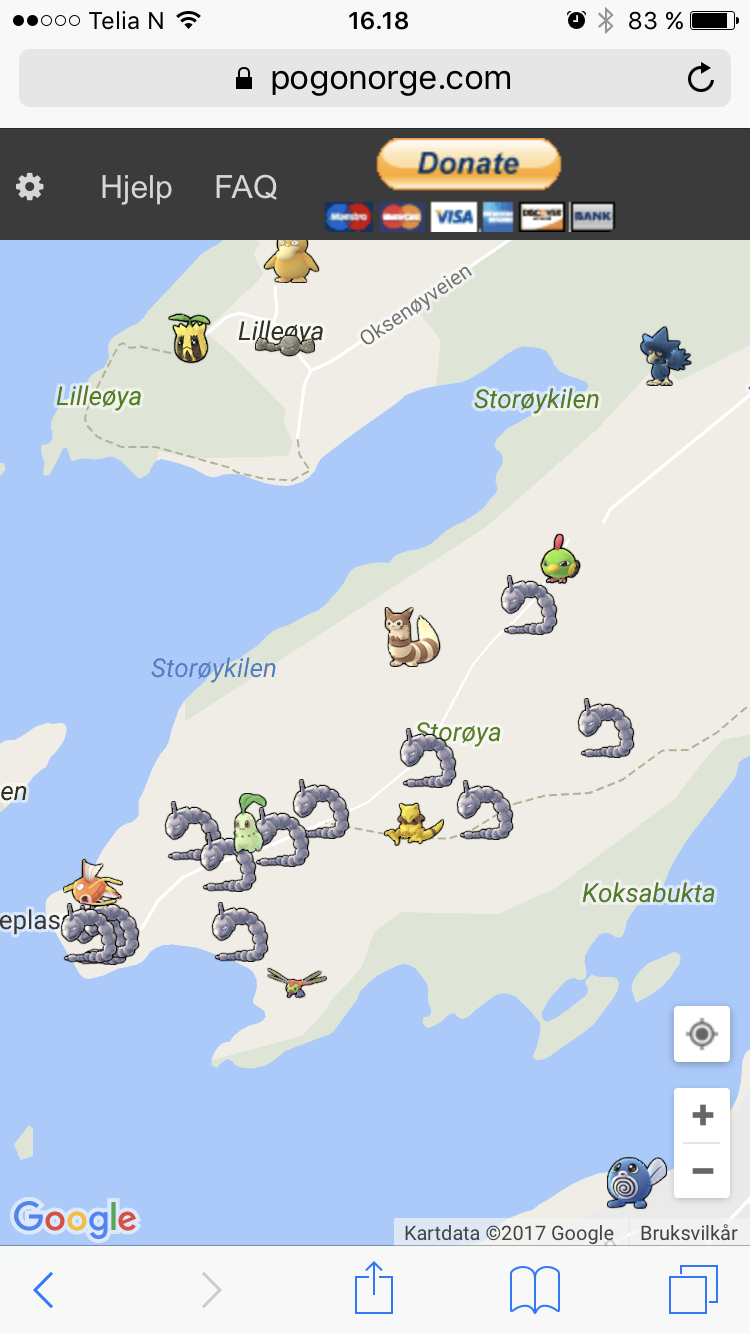750x1334 pixels.
Task: Open the Safari share sheet
Action: (374, 1289)
